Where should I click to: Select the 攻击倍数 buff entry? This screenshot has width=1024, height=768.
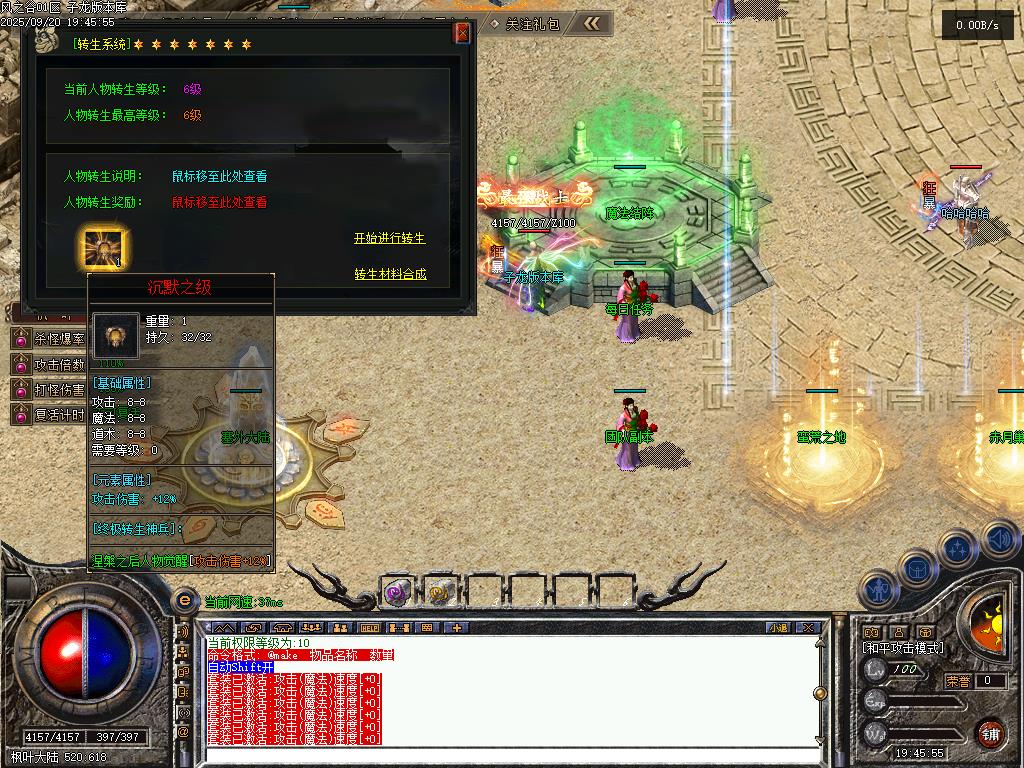(x=48, y=365)
